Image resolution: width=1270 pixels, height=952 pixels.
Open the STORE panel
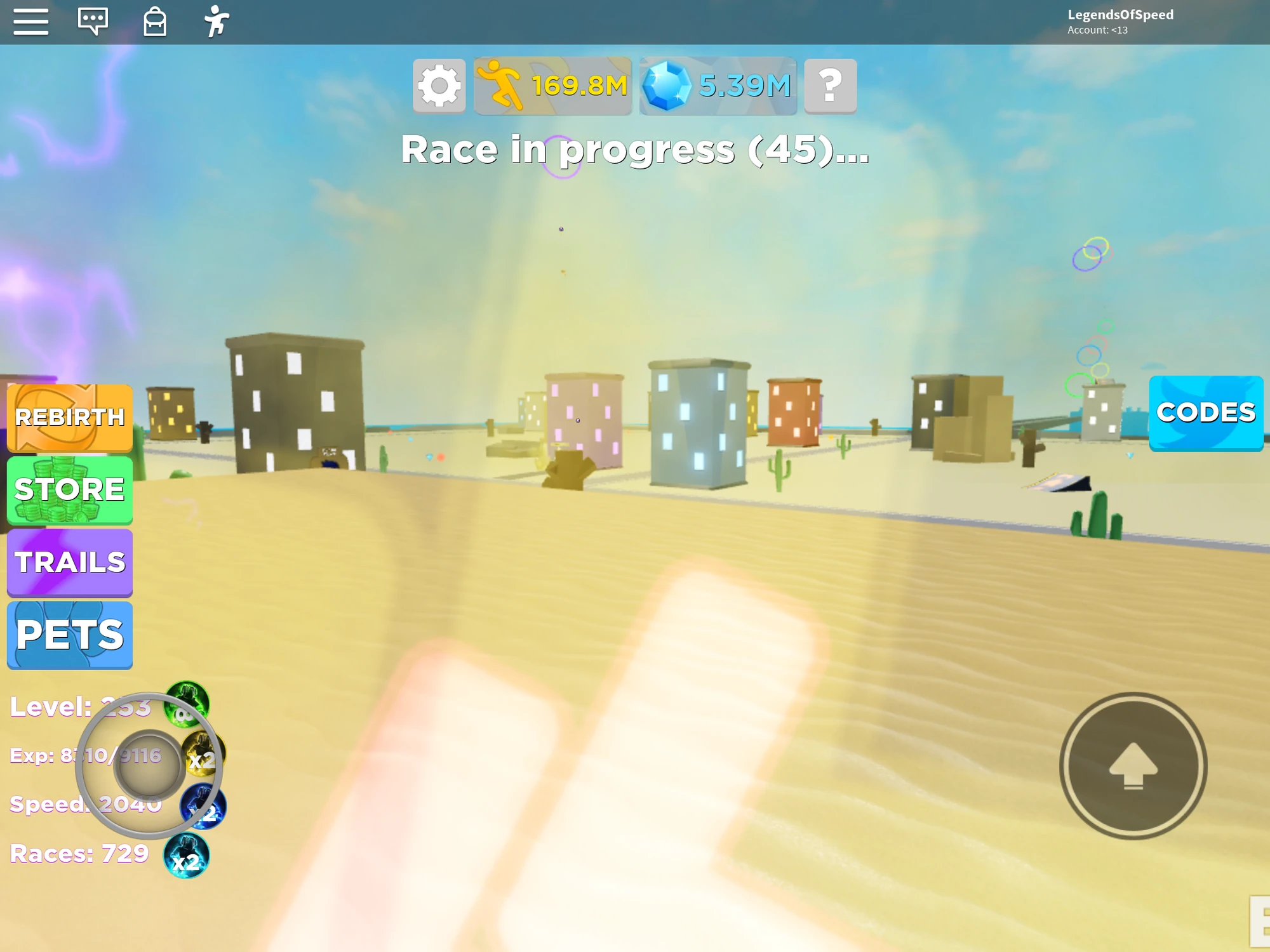pos(70,489)
